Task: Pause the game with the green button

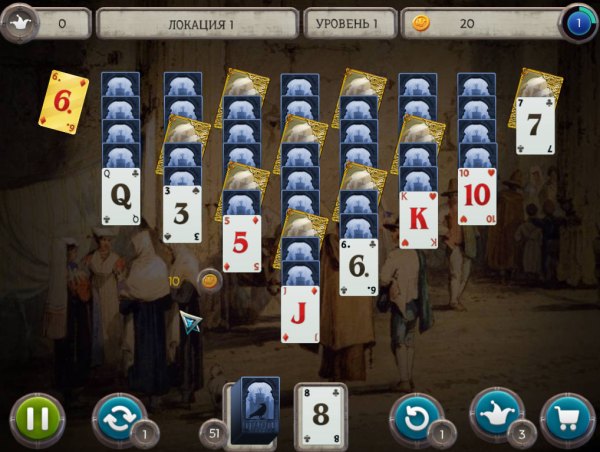Action: (x=37, y=418)
